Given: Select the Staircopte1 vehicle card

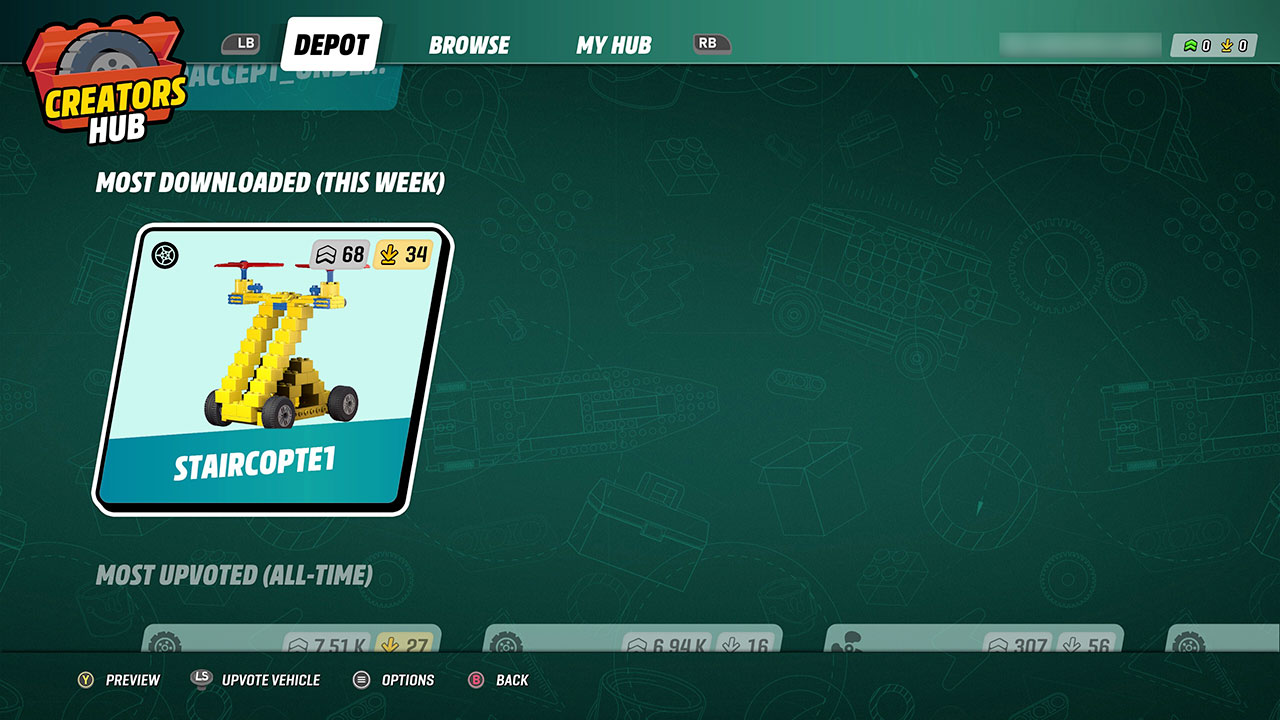Looking at the screenshot, I should (x=272, y=370).
